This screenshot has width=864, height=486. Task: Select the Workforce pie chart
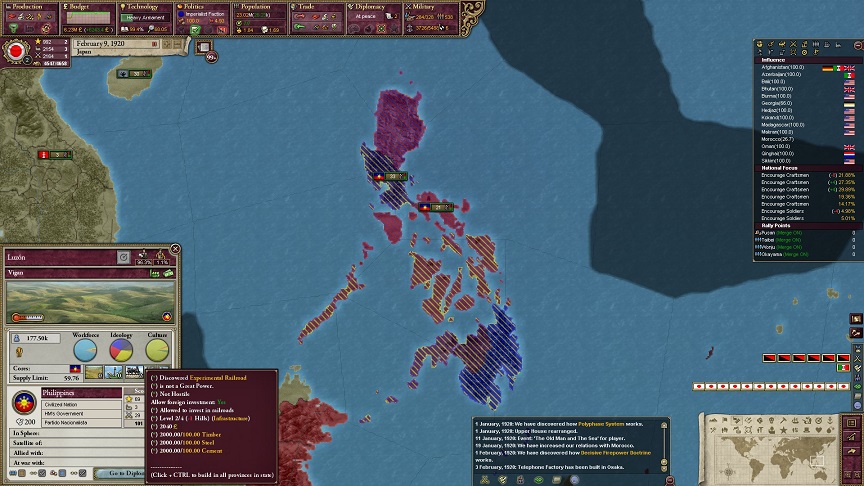[x=86, y=349]
